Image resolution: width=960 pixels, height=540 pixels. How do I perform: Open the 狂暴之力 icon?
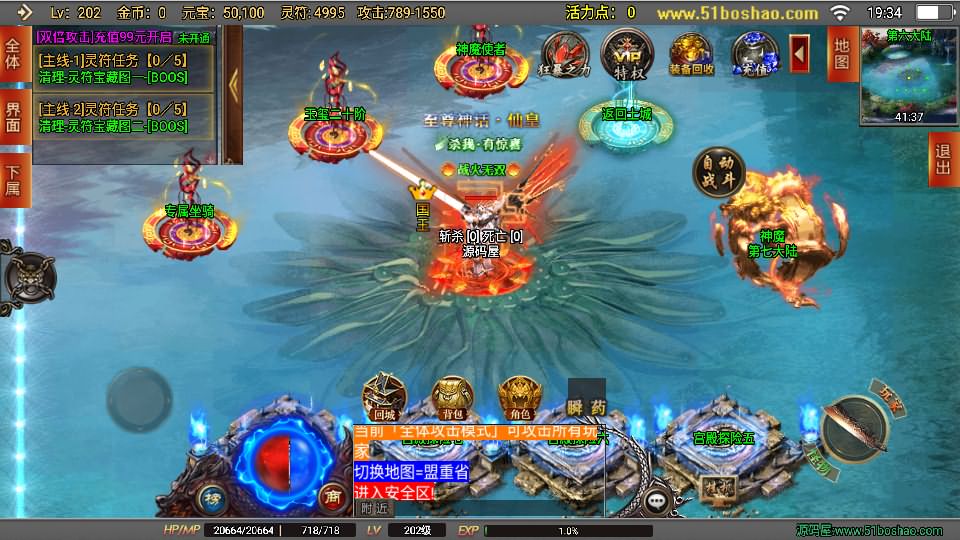tap(563, 55)
